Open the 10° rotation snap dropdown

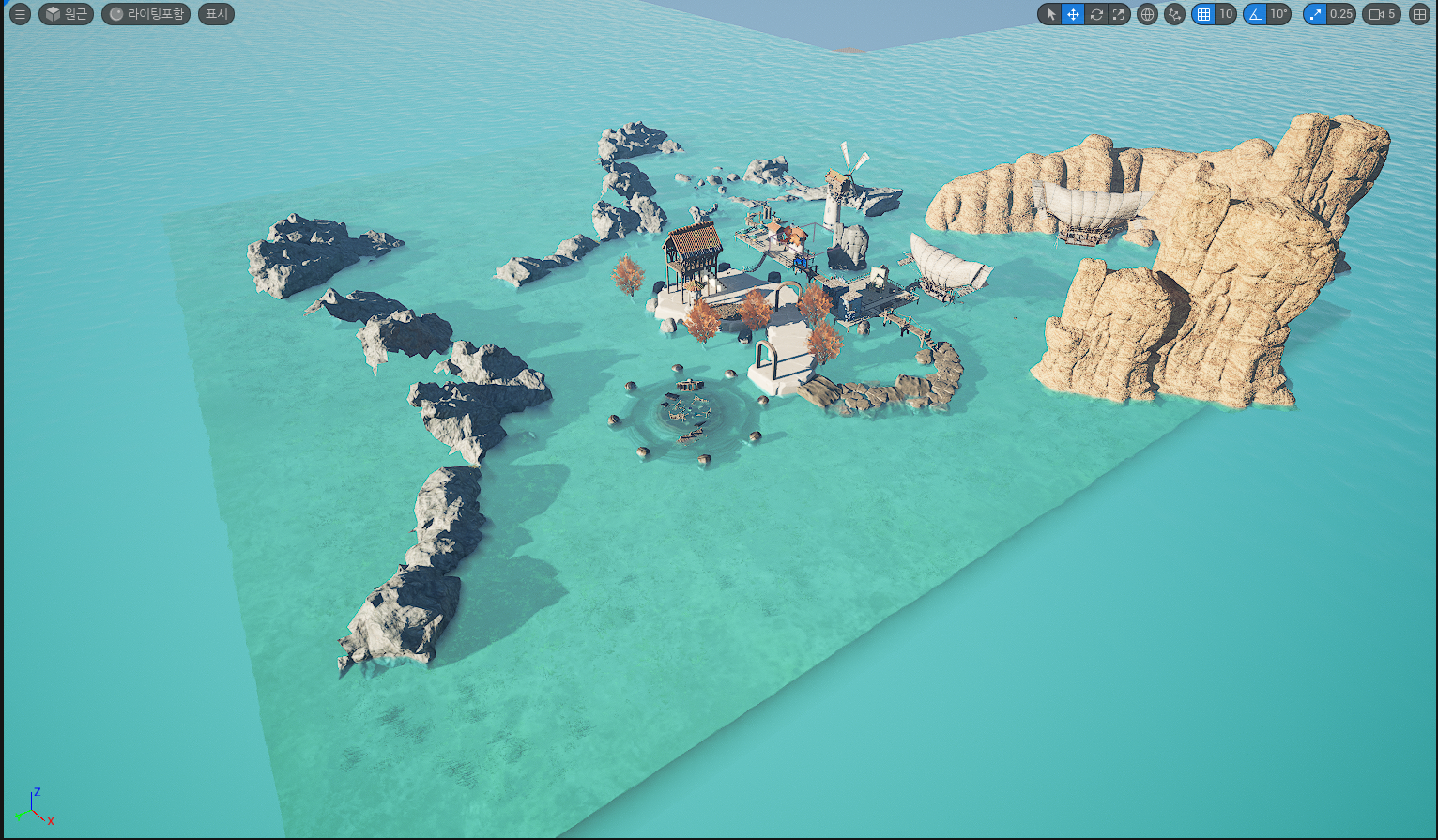click(x=1278, y=14)
